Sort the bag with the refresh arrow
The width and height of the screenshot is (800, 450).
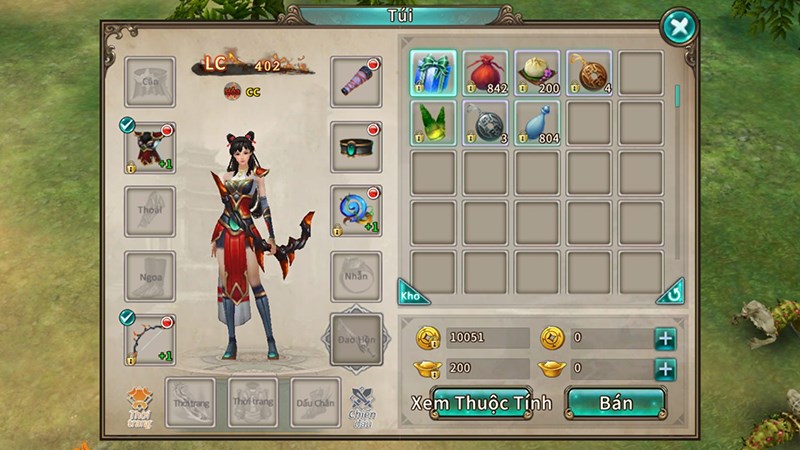click(x=671, y=293)
